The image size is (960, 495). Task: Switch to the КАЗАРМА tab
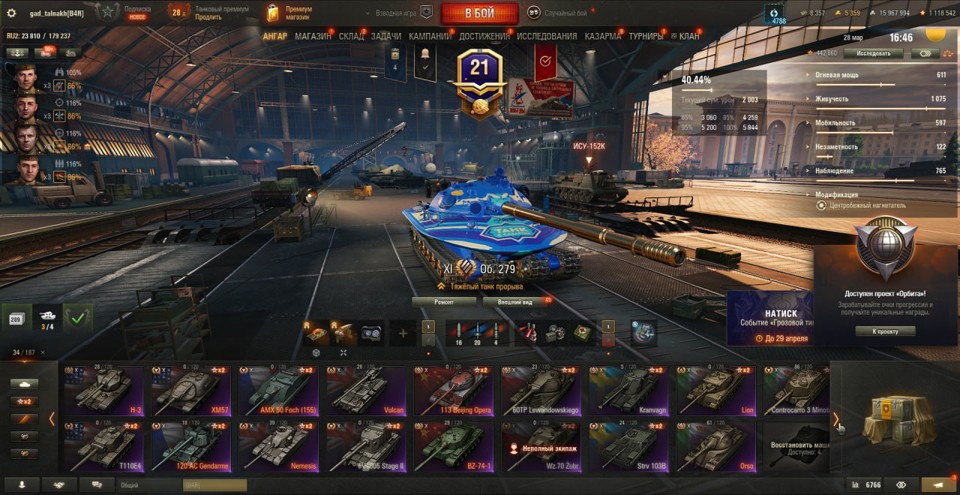(603, 36)
